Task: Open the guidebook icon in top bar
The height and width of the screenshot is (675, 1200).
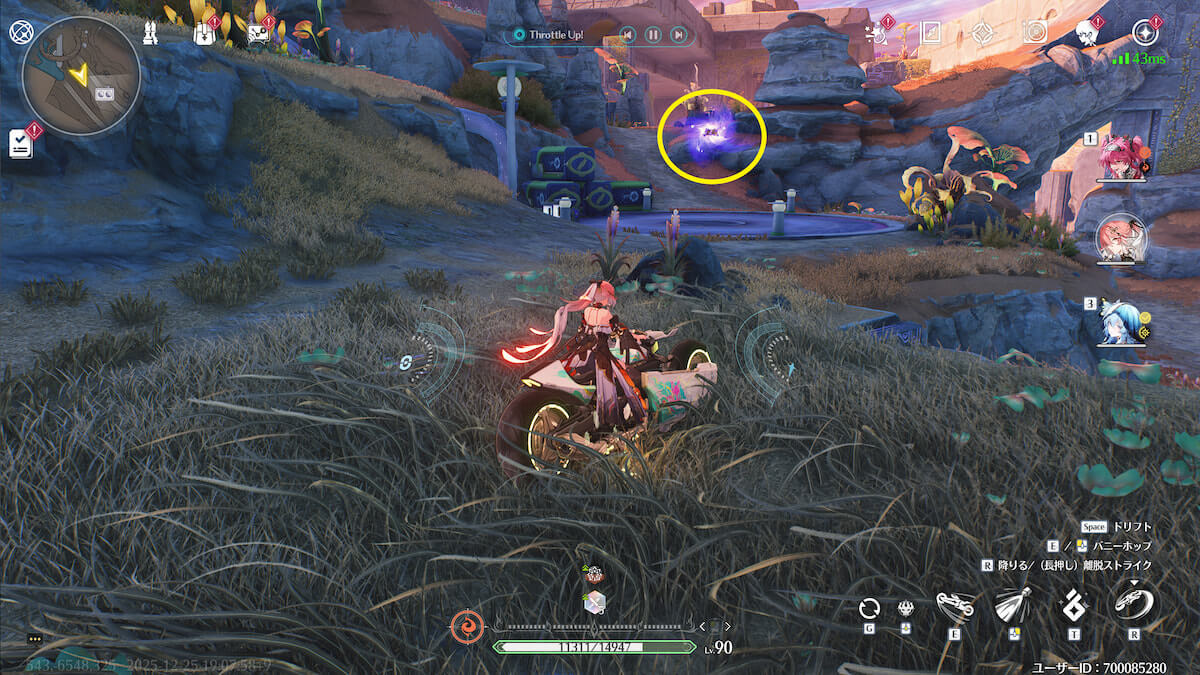Action: pos(929,33)
